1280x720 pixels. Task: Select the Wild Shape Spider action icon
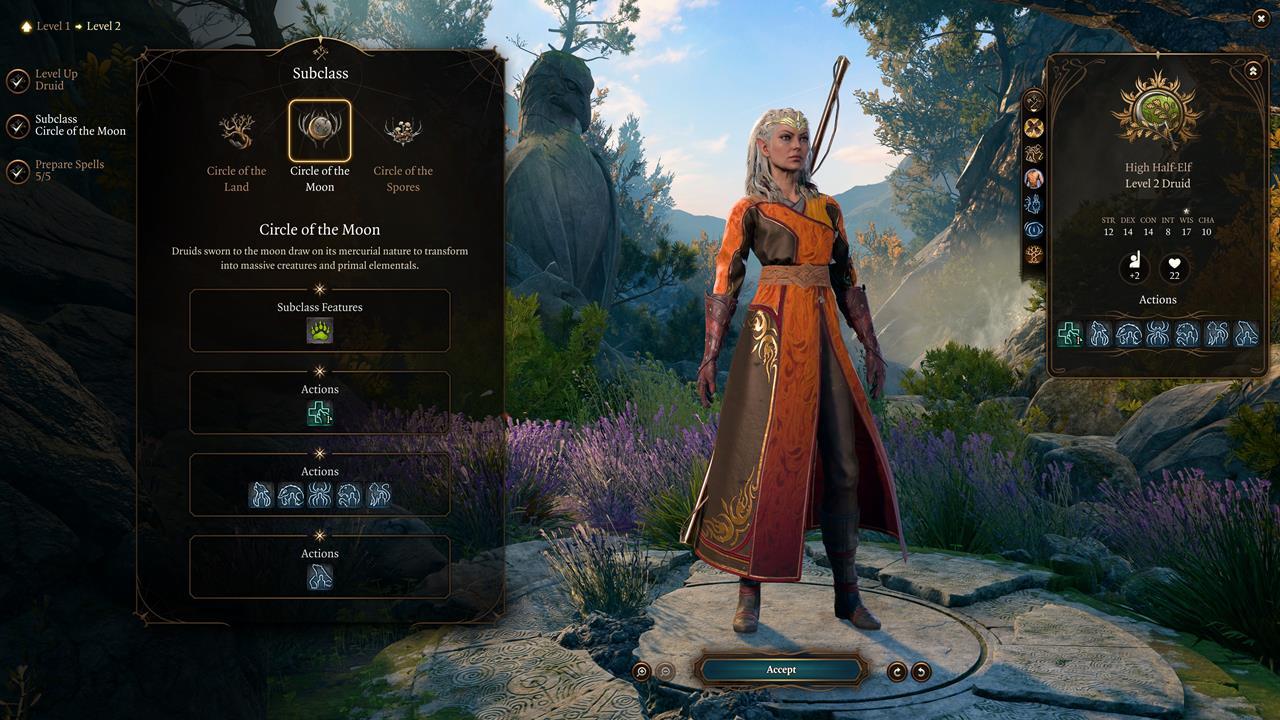click(322, 495)
